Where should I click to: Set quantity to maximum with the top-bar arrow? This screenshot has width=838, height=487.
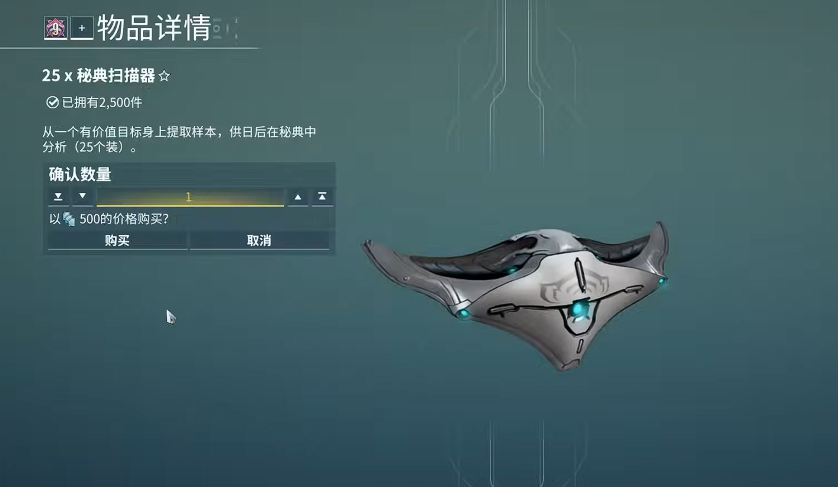pyautogui.click(x=322, y=197)
